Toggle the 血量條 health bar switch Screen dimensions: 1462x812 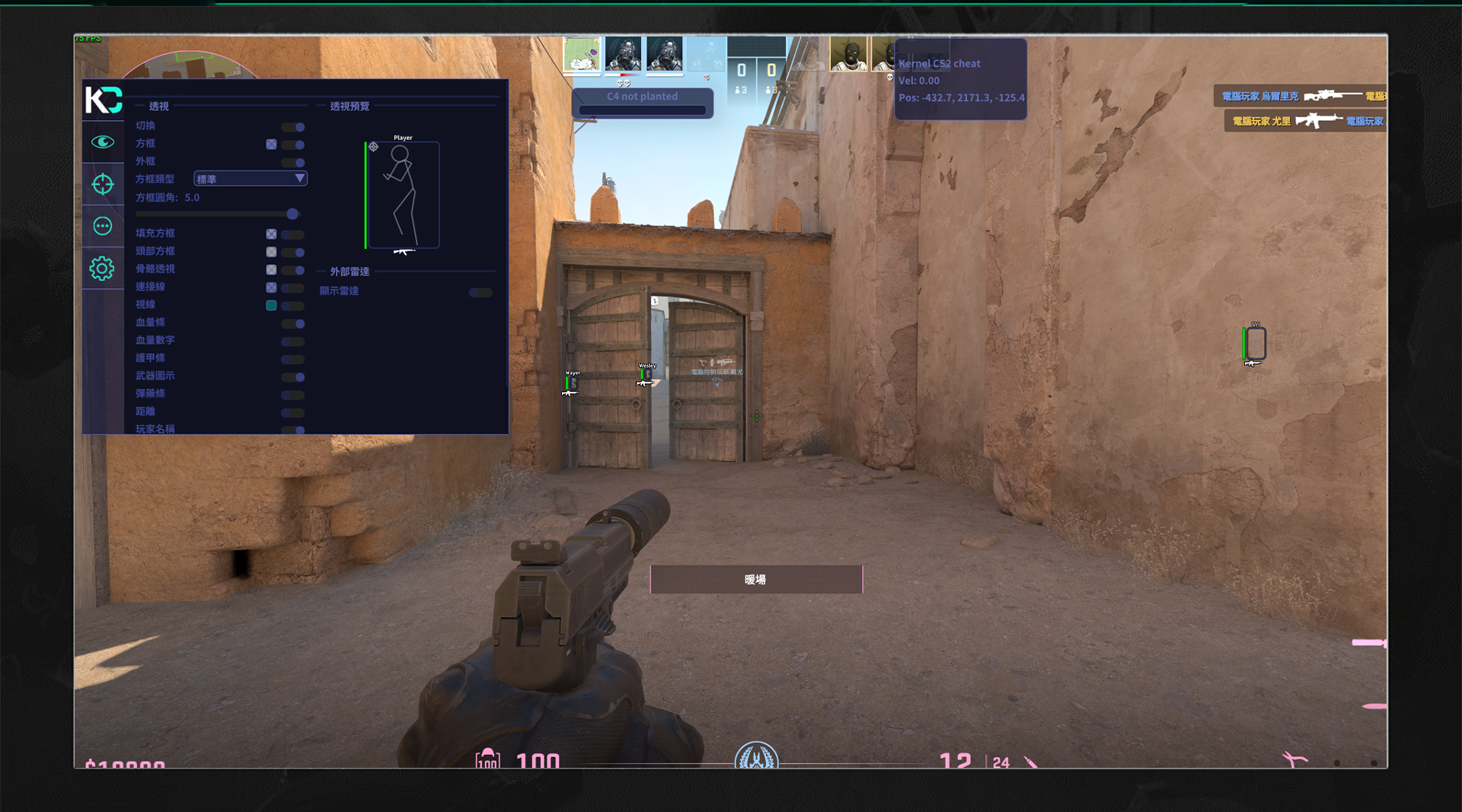(293, 323)
